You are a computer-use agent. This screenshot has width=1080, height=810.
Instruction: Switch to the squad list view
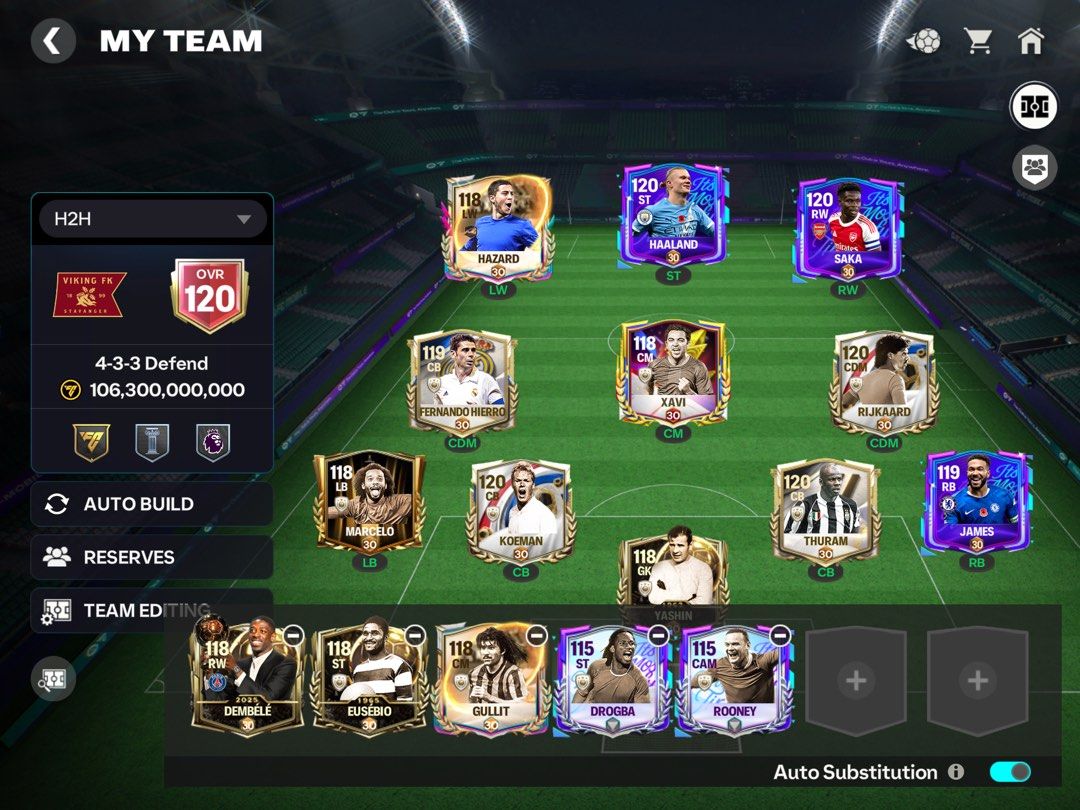point(1034,167)
